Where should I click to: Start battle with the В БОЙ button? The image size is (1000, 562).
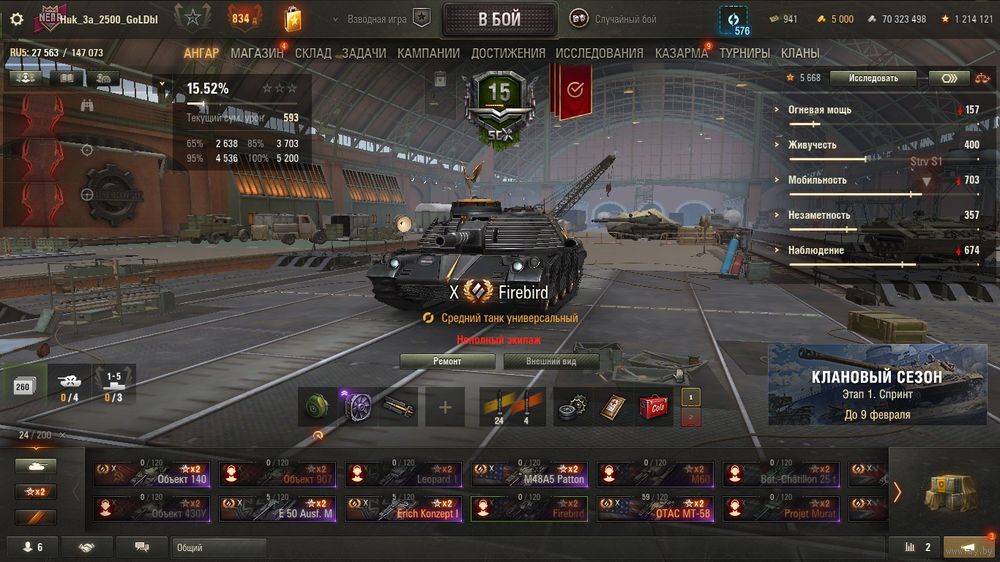499,19
